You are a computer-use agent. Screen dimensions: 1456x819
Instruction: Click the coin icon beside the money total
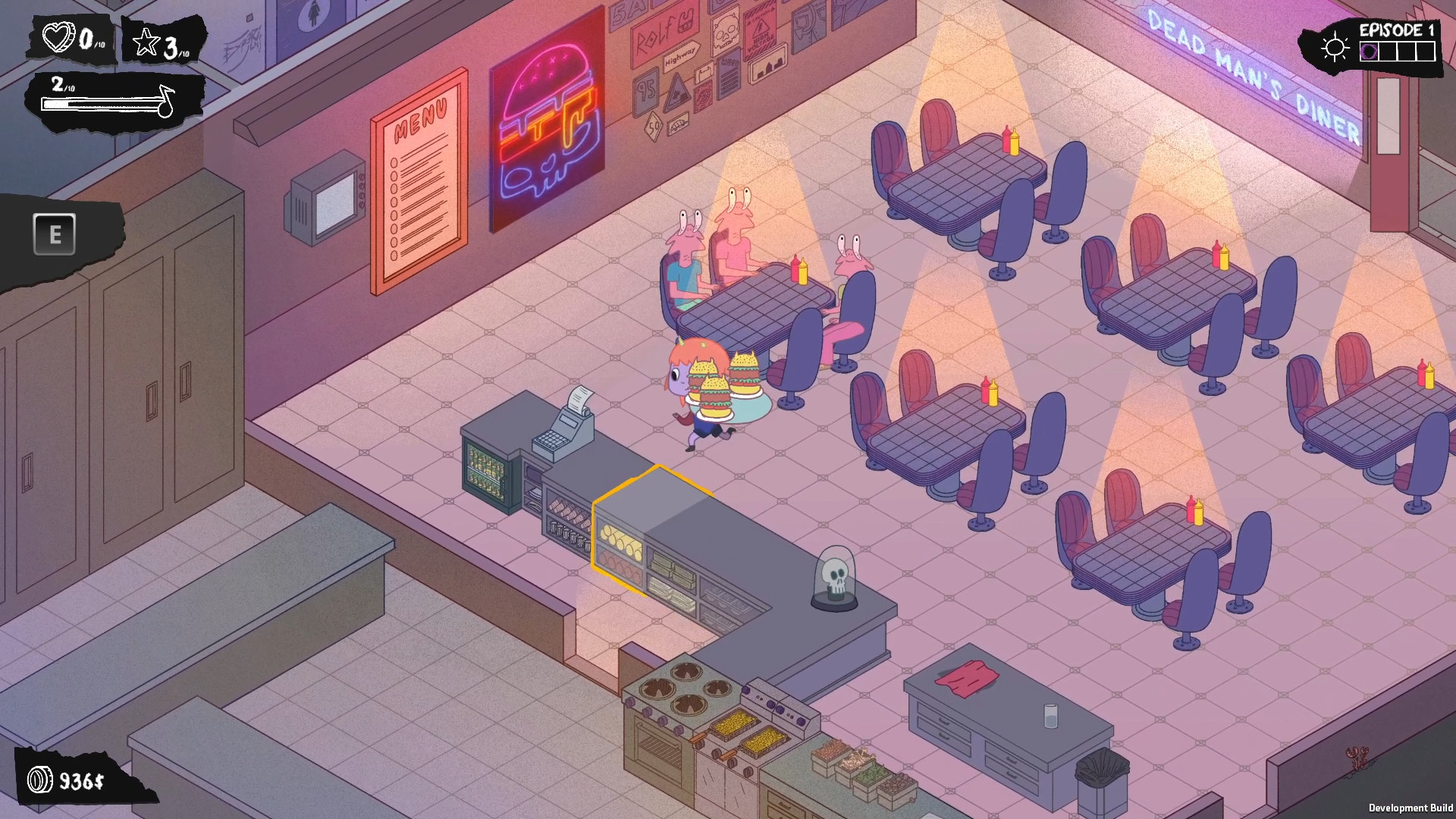click(42, 778)
